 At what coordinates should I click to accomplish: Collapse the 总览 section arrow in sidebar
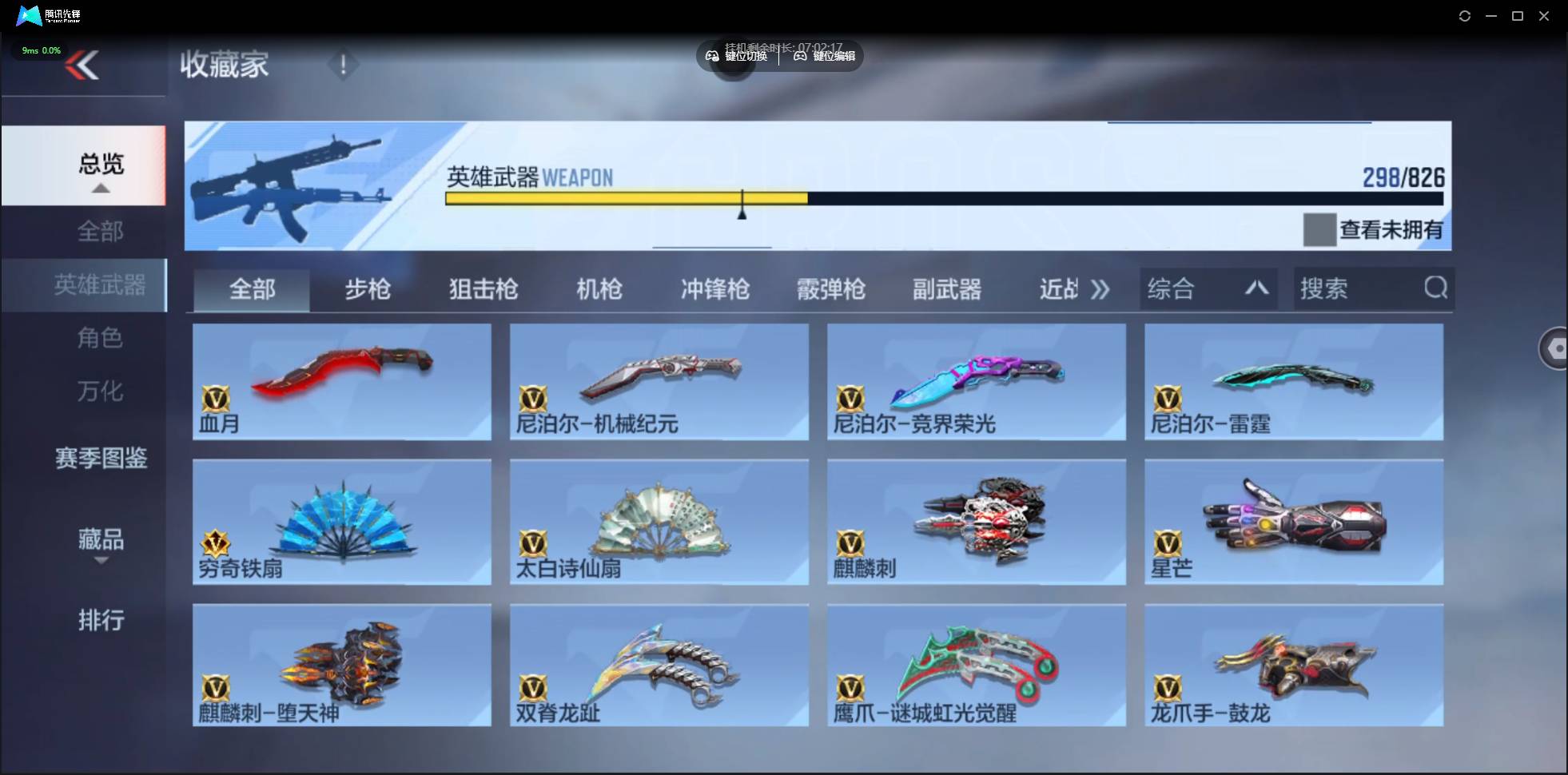(100, 187)
